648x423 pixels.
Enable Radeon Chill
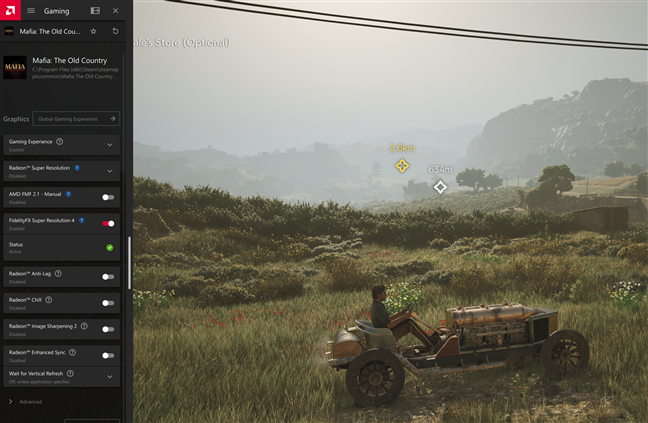[108, 302]
